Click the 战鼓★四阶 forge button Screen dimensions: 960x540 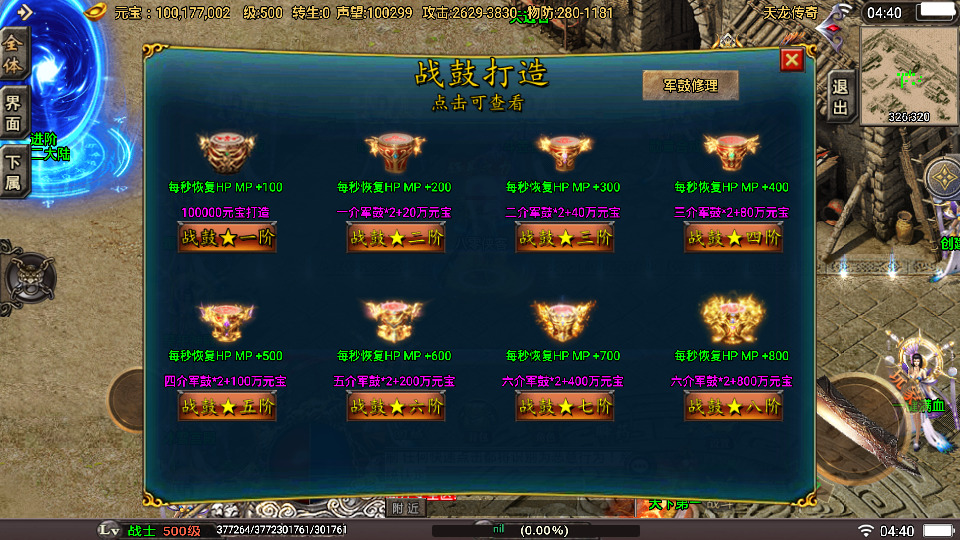[733, 238]
